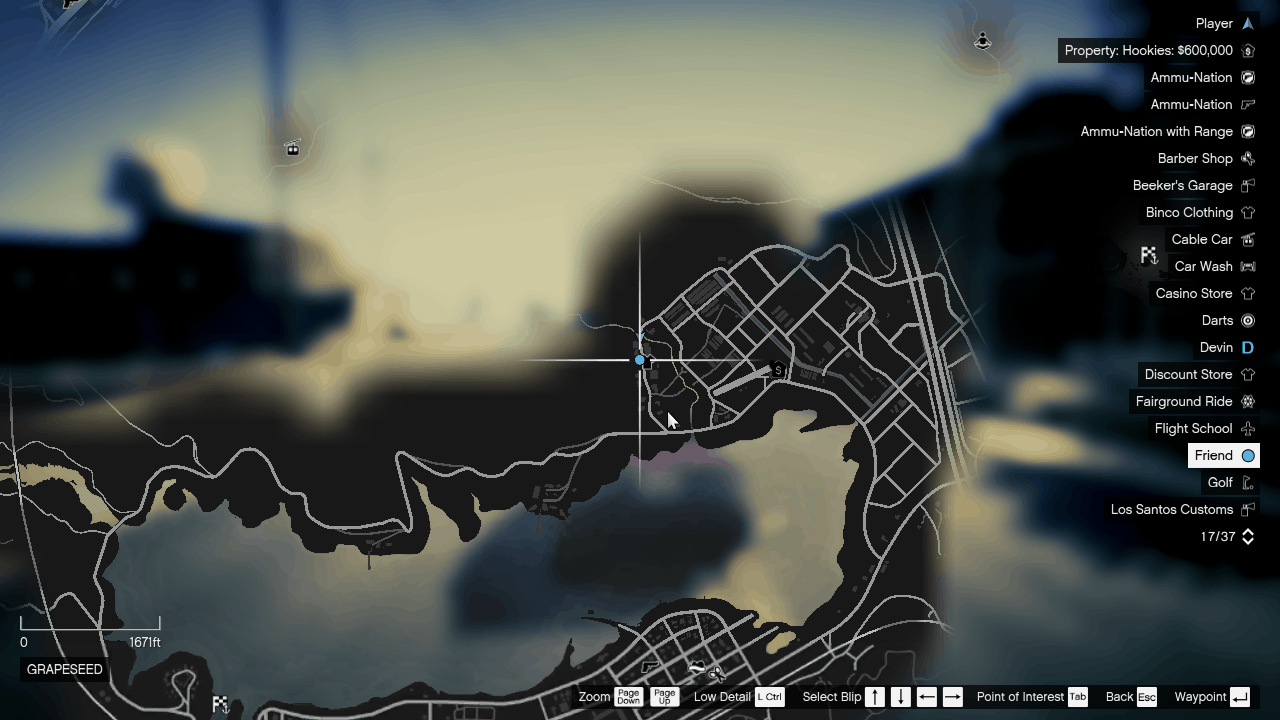The image size is (1280, 720).
Task: Click the up chevron of the 17/37 stepper
Action: tap(1246, 532)
